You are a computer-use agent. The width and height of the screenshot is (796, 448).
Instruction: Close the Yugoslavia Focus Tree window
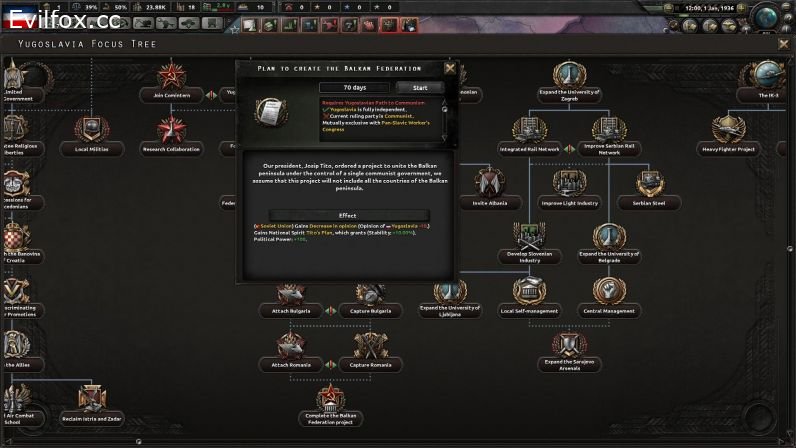coord(783,44)
